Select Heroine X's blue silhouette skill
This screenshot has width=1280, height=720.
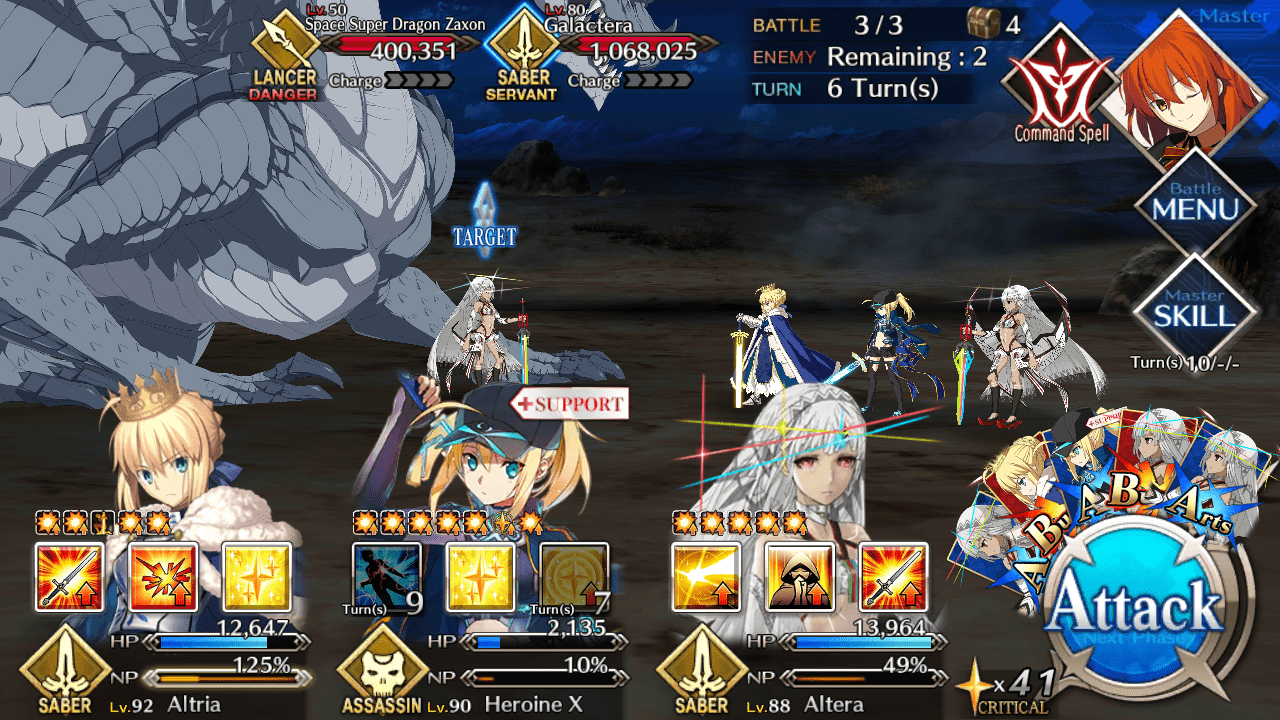[x=387, y=577]
